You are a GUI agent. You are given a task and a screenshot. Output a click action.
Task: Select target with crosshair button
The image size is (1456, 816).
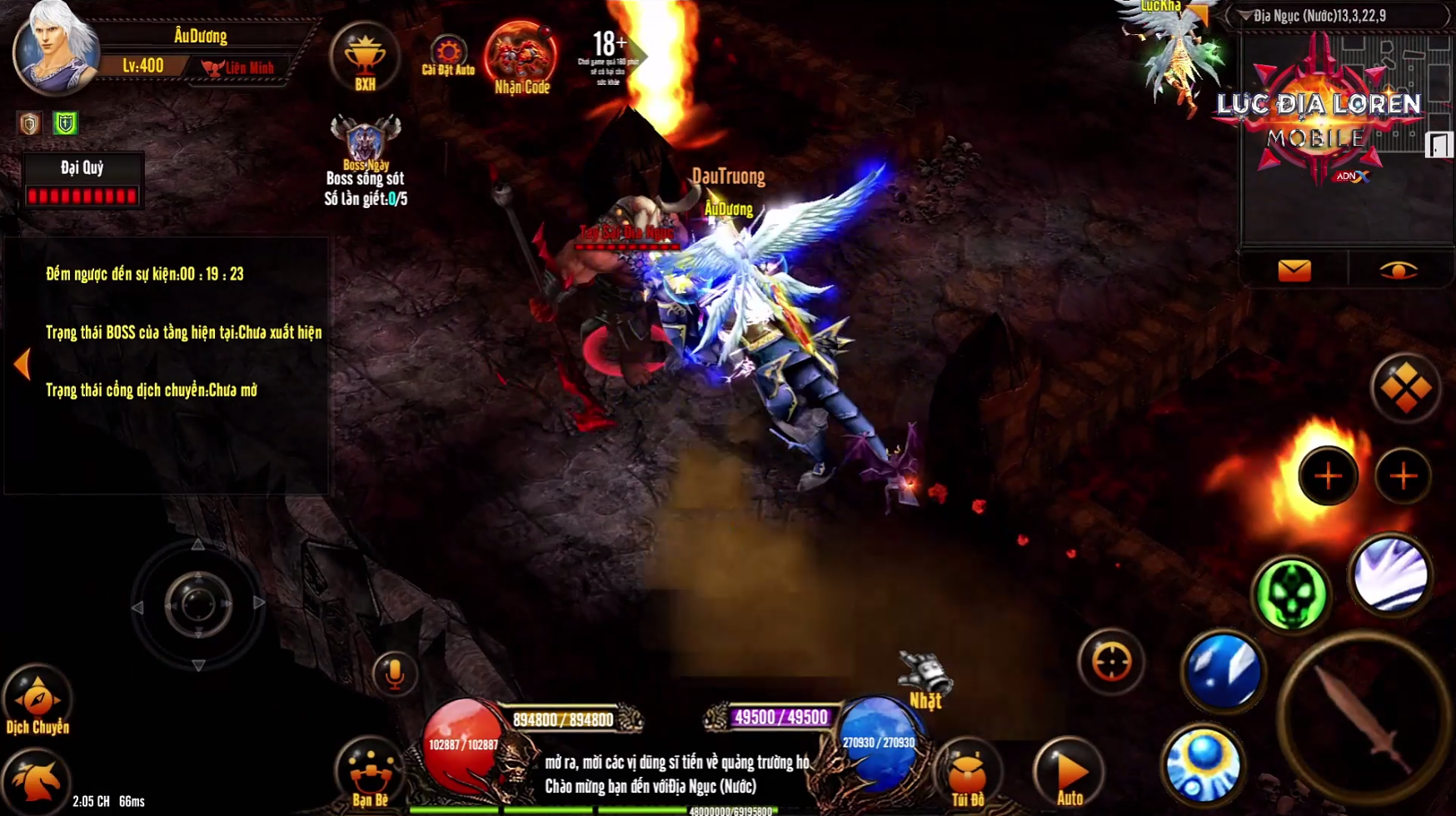pyautogui.click(x=1111, y=663)
